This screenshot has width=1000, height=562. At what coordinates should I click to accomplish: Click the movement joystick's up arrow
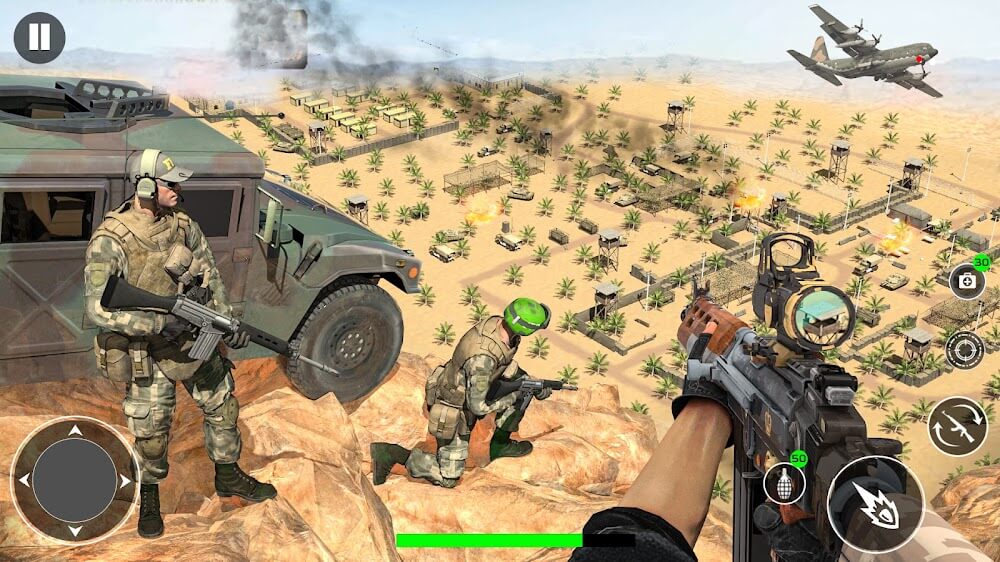coord(74,432)
